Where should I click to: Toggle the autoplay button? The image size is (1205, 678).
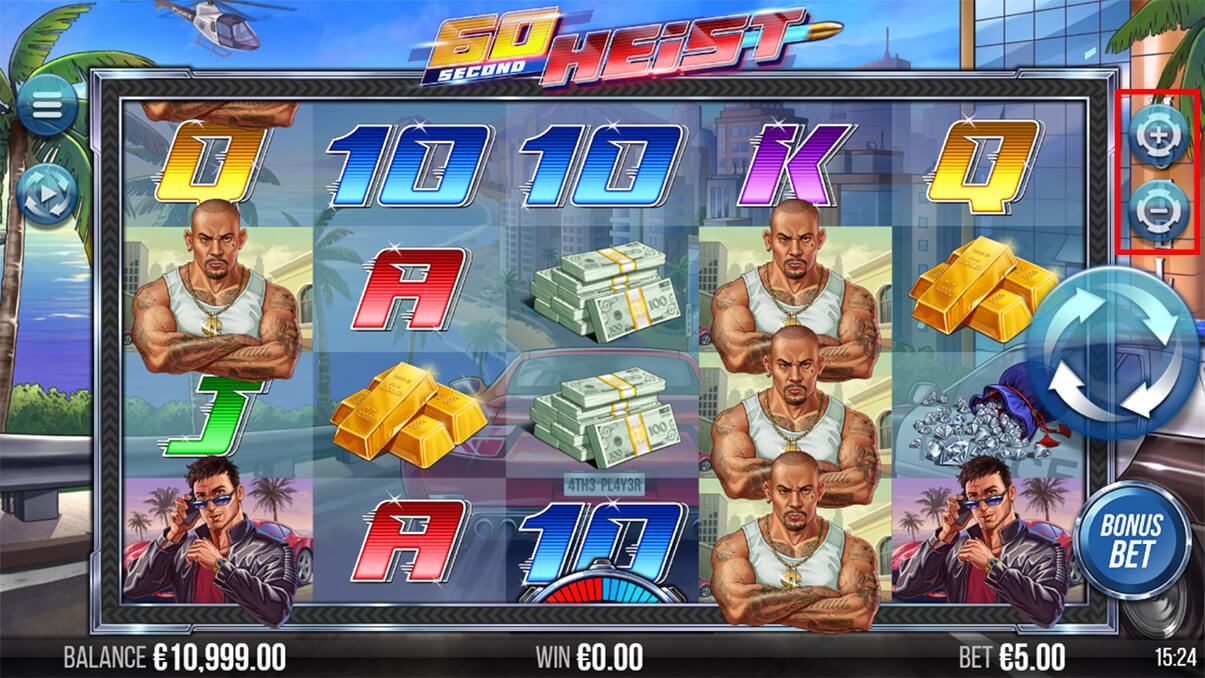pyautogui.click(x=46, y=193)
